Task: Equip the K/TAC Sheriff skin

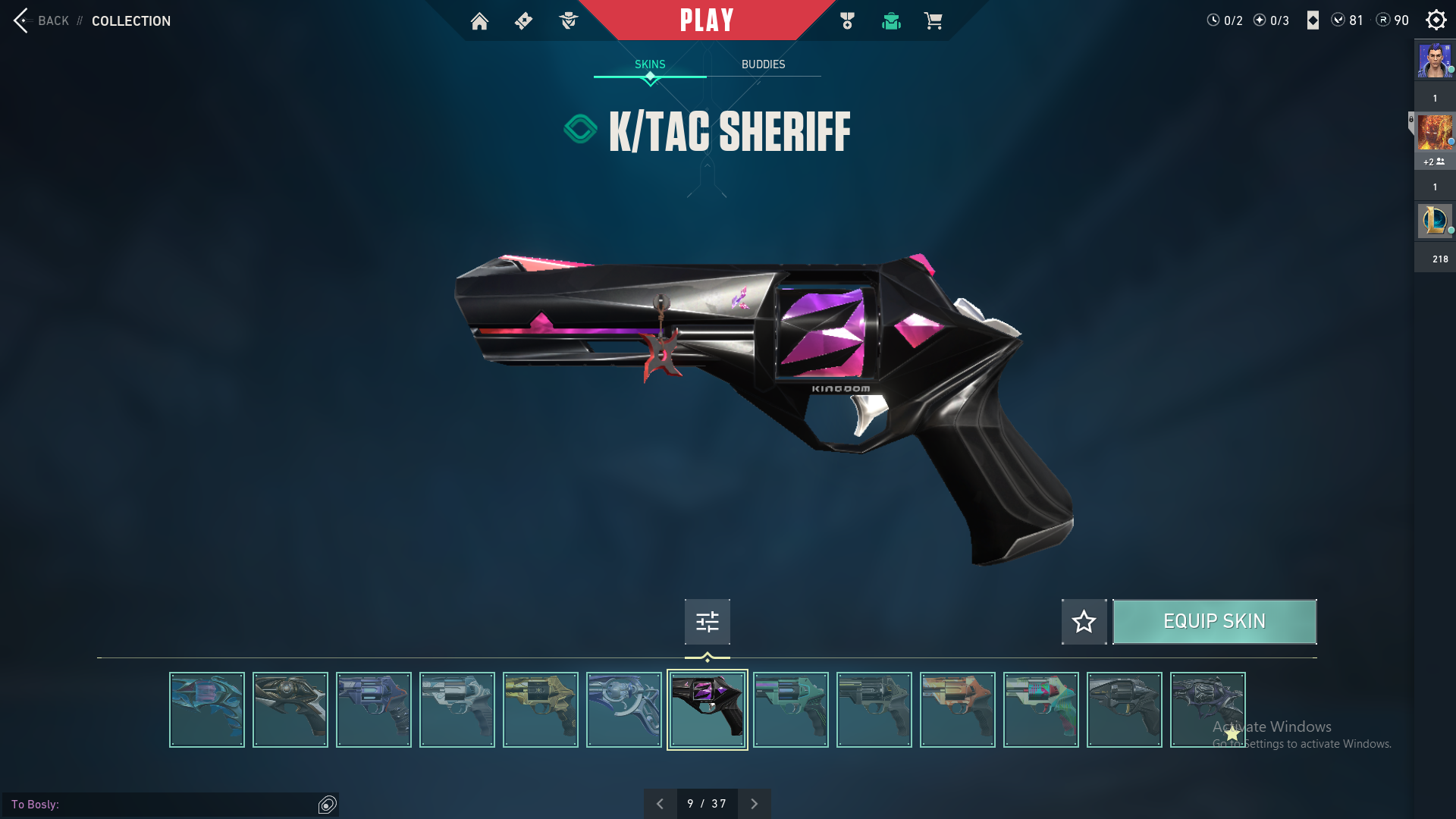Action: 1214,622
